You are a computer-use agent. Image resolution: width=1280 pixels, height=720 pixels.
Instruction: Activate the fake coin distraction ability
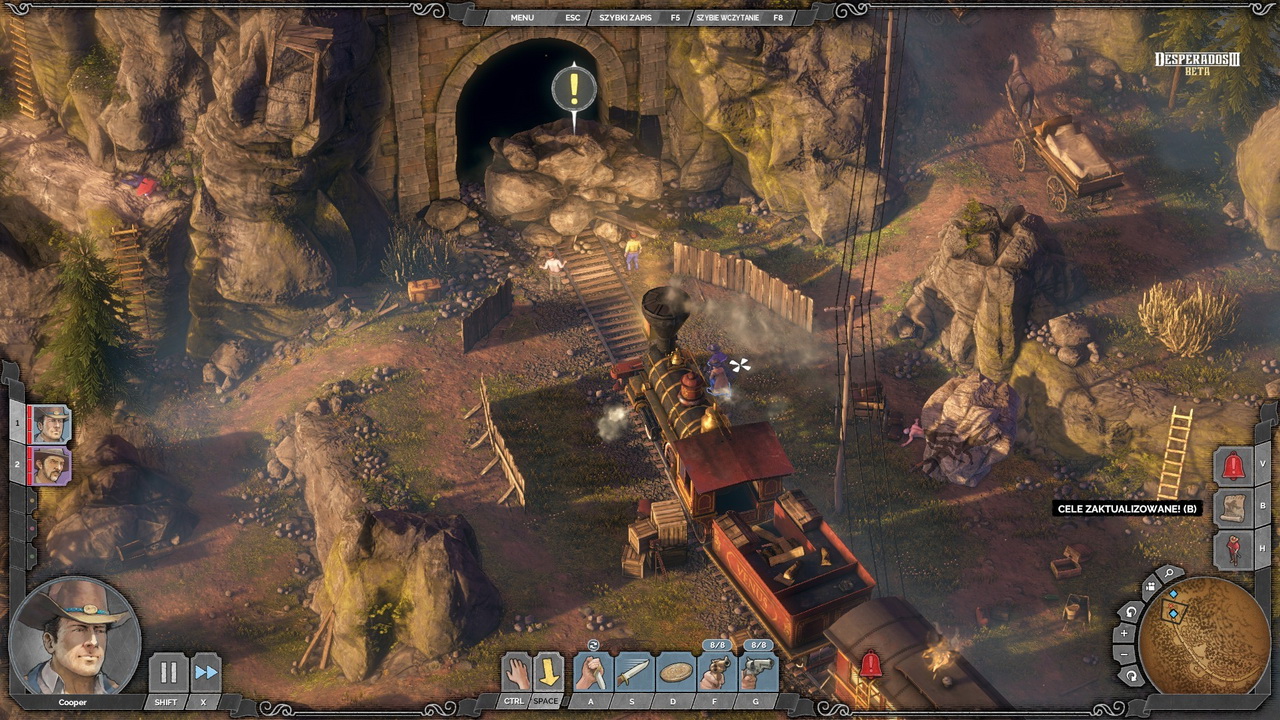(676, 672)
